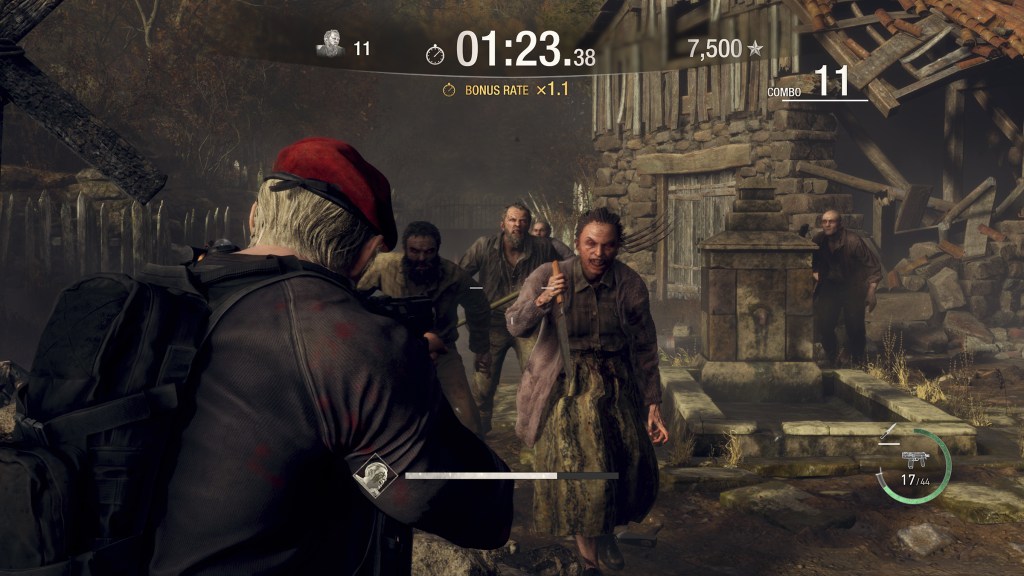Select the submachine gun weapon icon
The width and height of the screenshot is (1024, 576).
coord(914,459)
